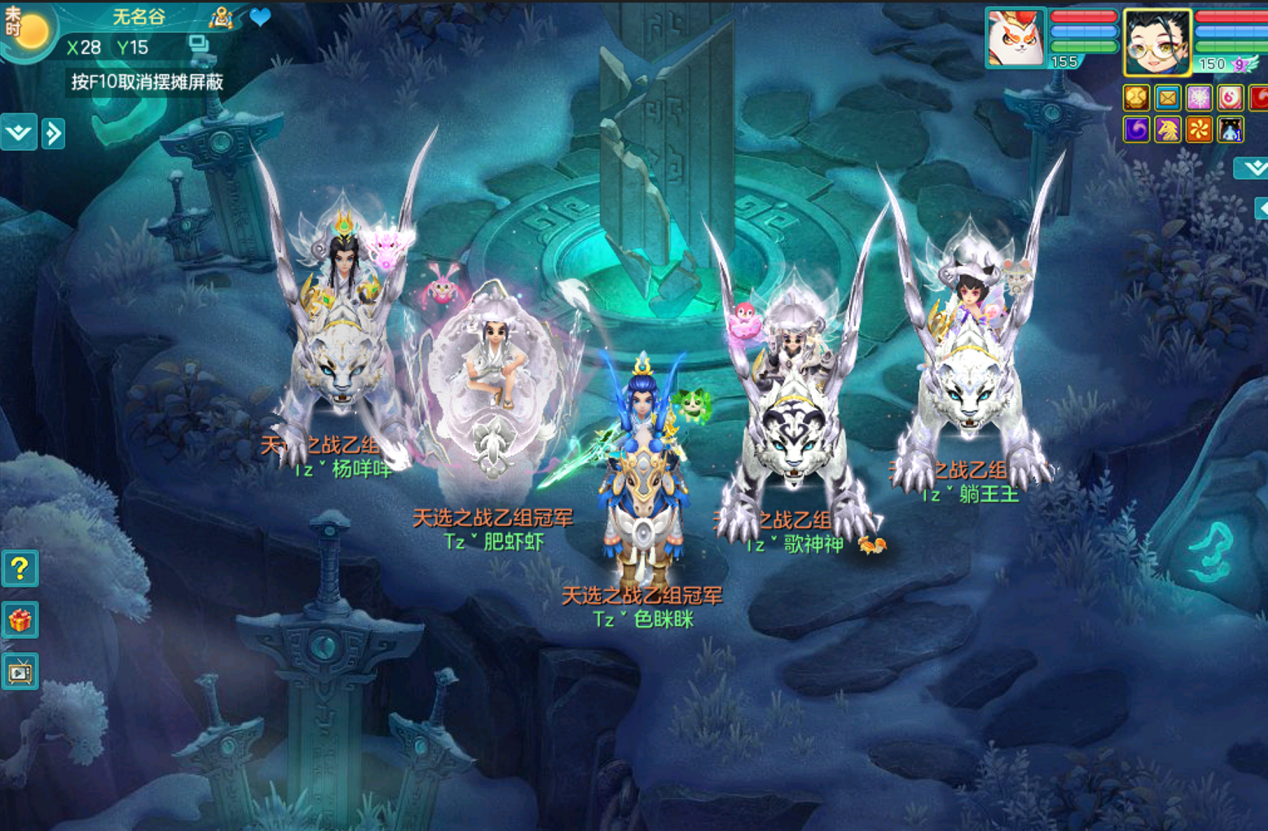This screenshot has height=831, width=1268.
Task: Open the television video button
Action: [20, 672]
